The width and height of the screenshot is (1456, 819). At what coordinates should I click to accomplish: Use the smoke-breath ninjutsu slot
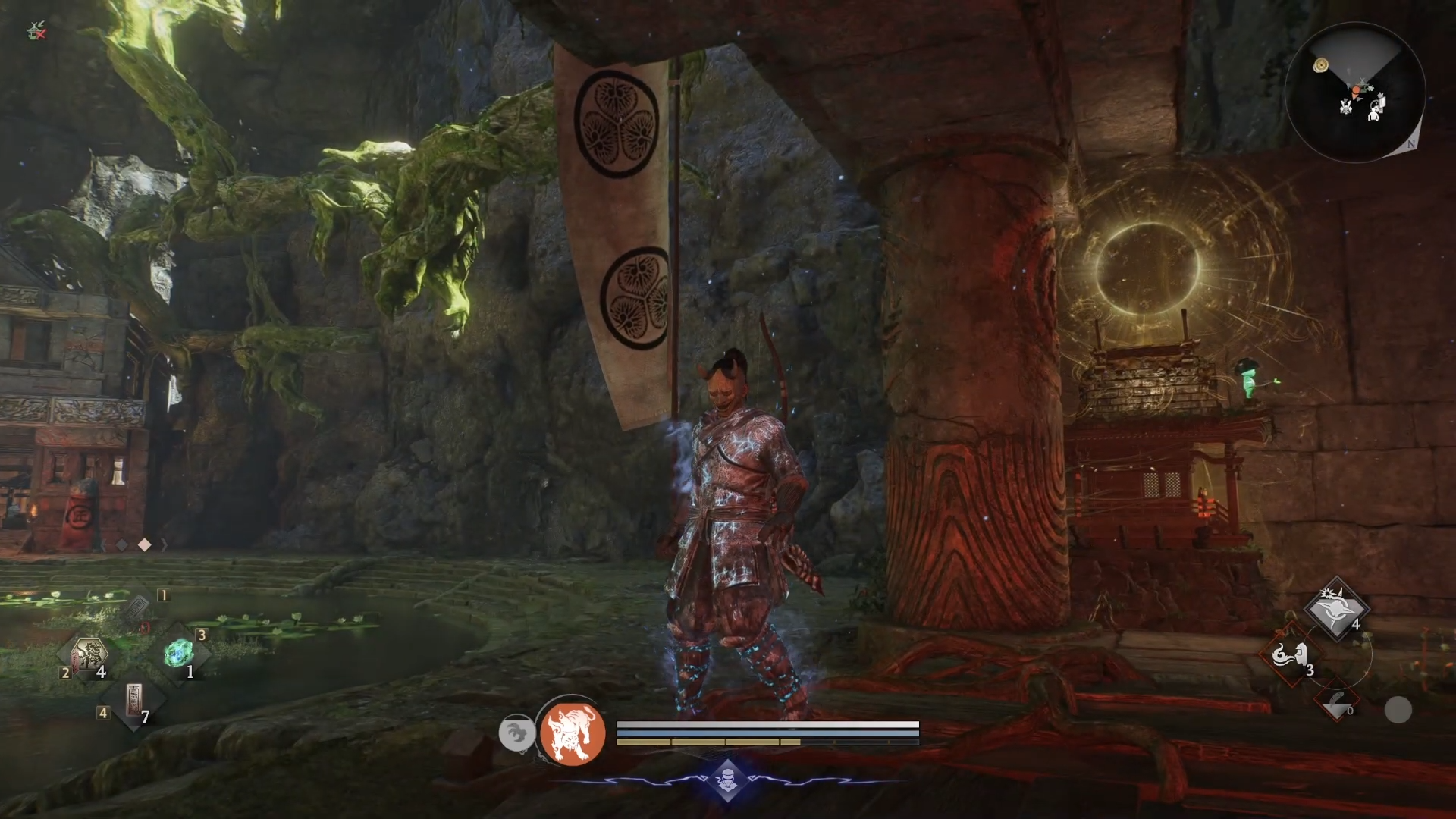pos(1290,655)
